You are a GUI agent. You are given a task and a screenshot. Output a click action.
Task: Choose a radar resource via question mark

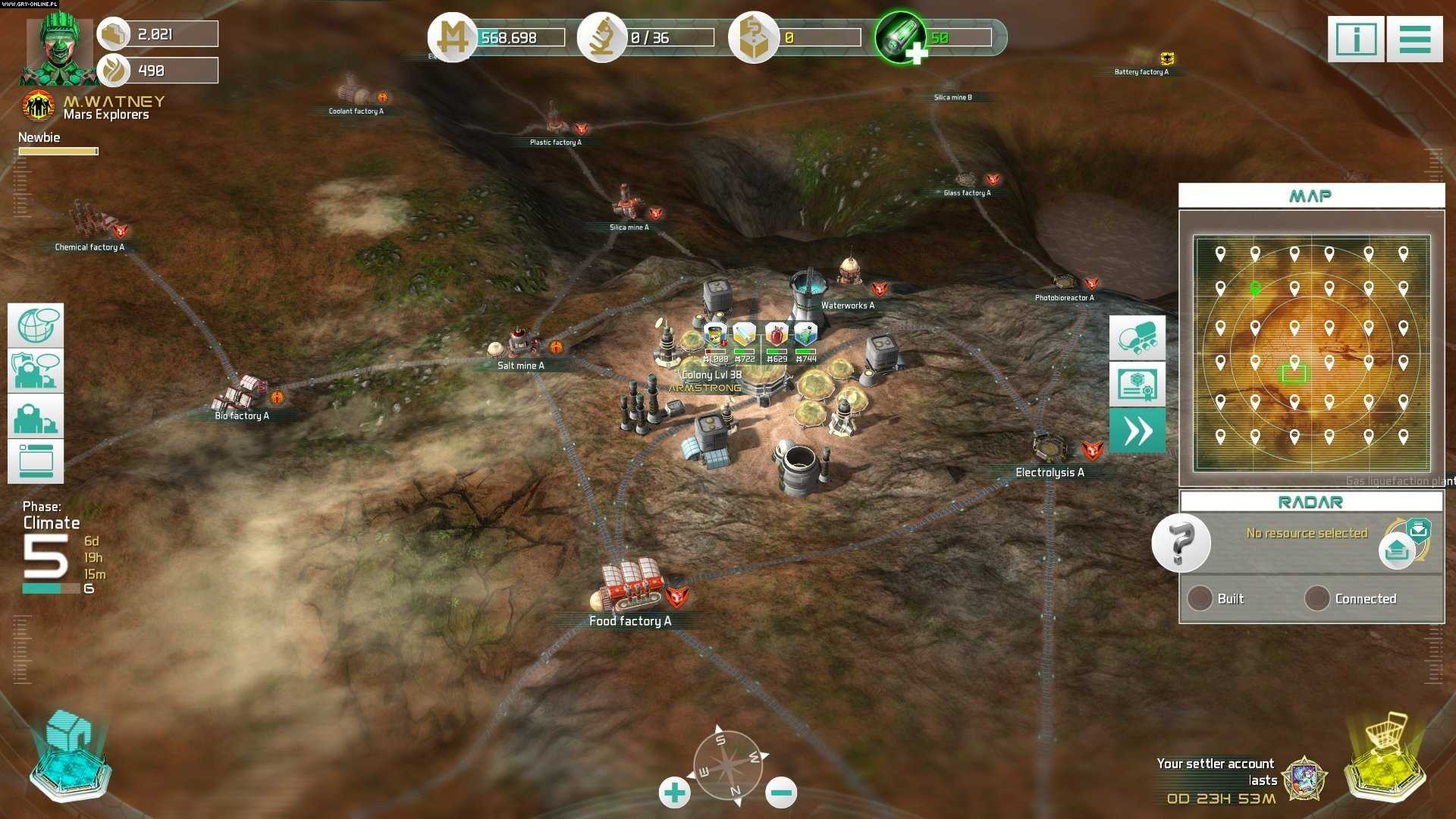(1181, 542)
